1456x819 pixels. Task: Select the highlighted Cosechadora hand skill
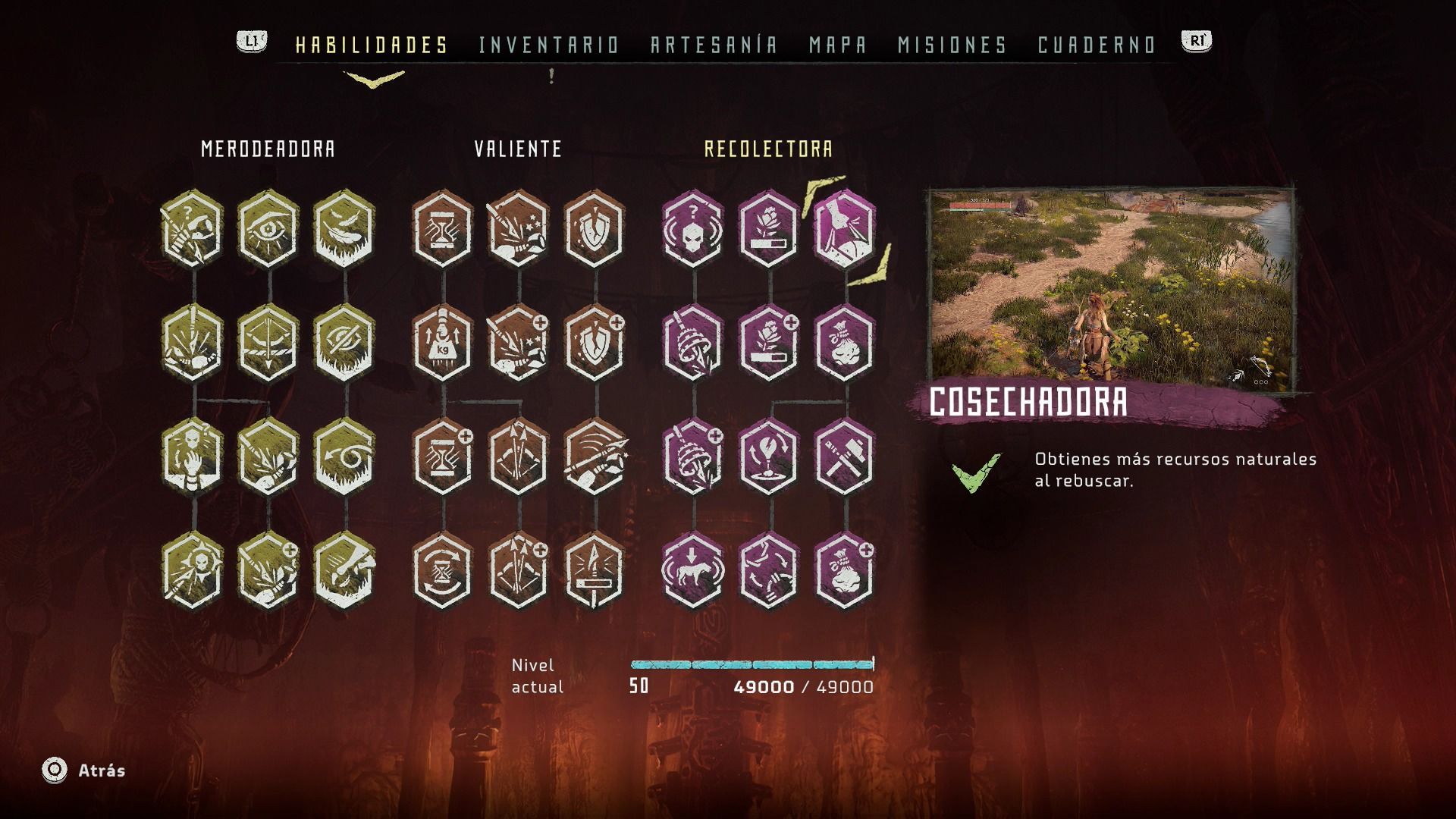pyautogui.click(x=844, y=229)
